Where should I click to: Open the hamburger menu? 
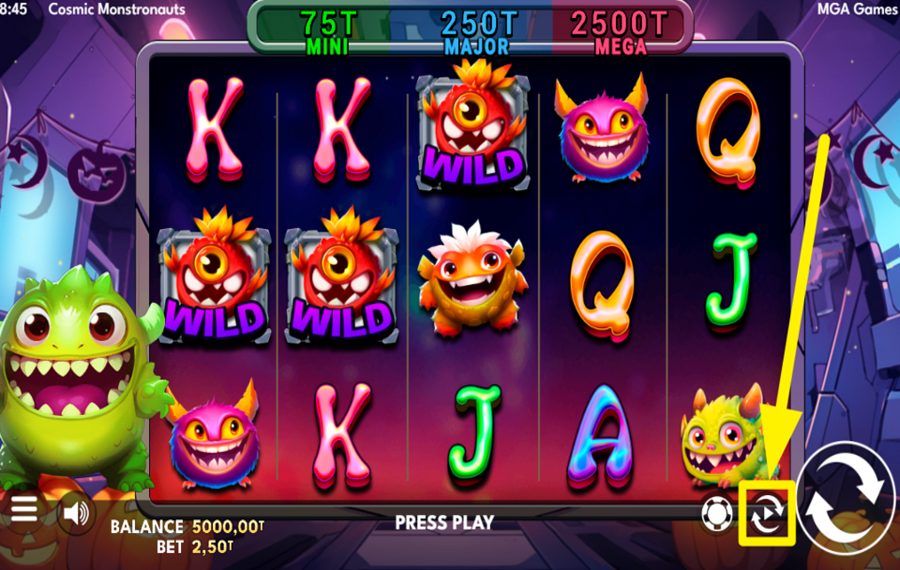[23, 510]
